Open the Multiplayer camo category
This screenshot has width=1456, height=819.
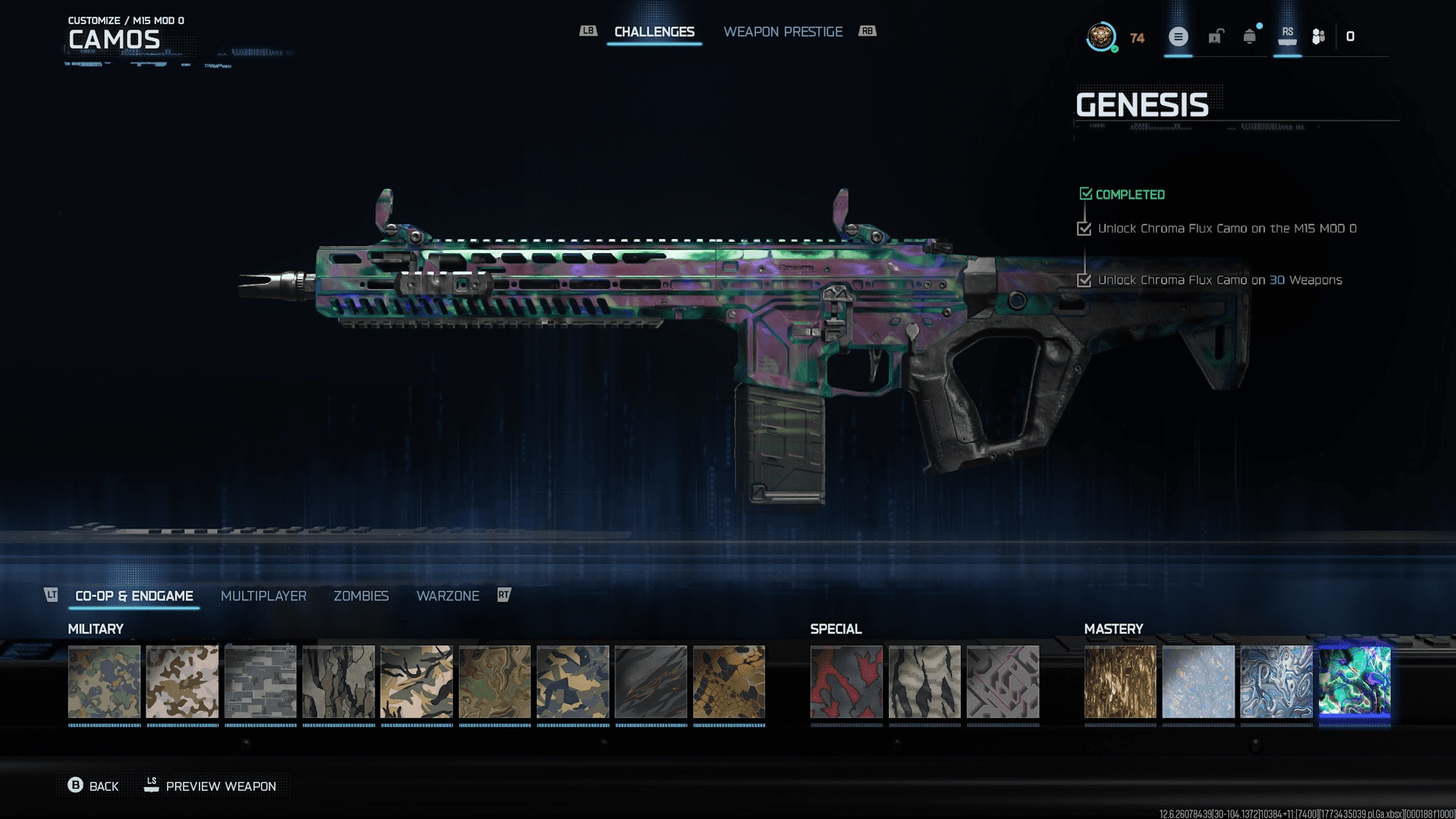263,596
